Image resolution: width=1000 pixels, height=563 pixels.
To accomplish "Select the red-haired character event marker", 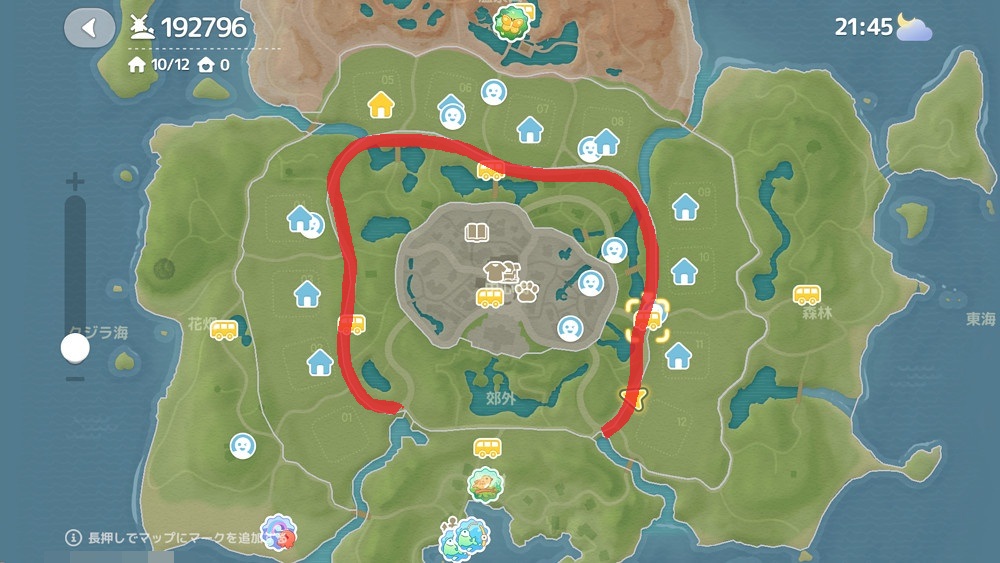I will pos(279,531).
